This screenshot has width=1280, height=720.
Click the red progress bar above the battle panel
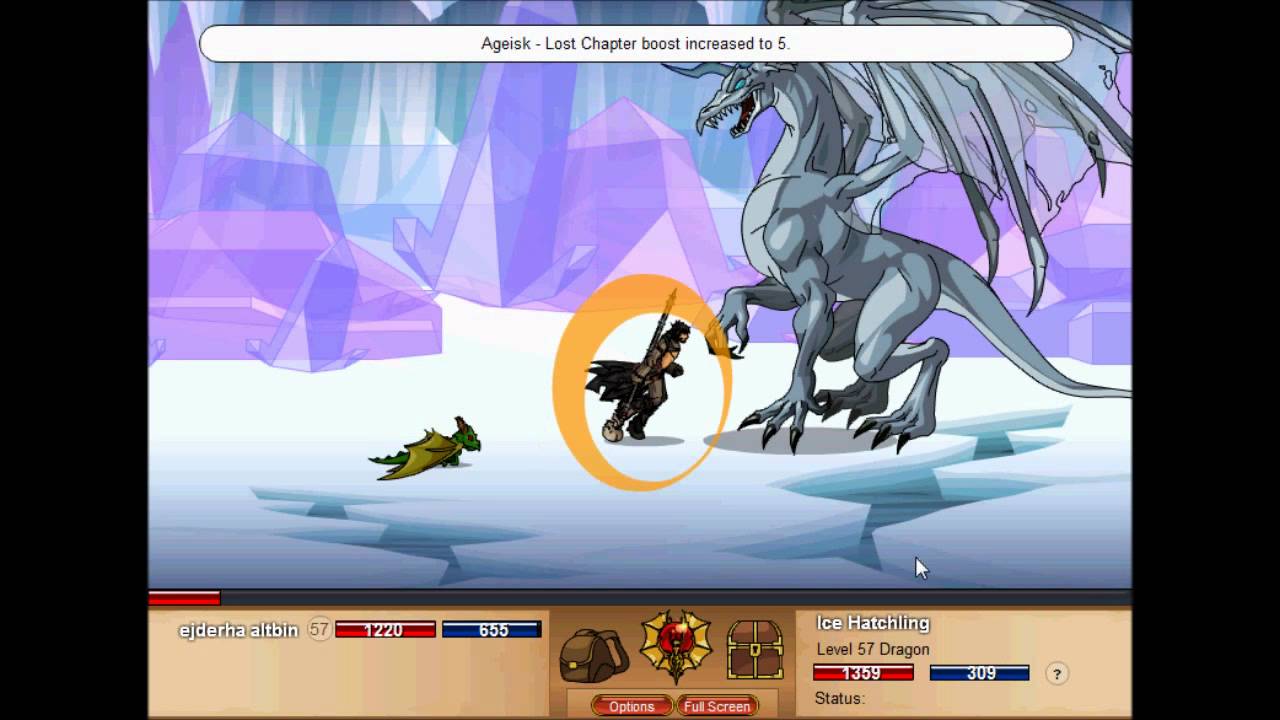pos(185,598)
